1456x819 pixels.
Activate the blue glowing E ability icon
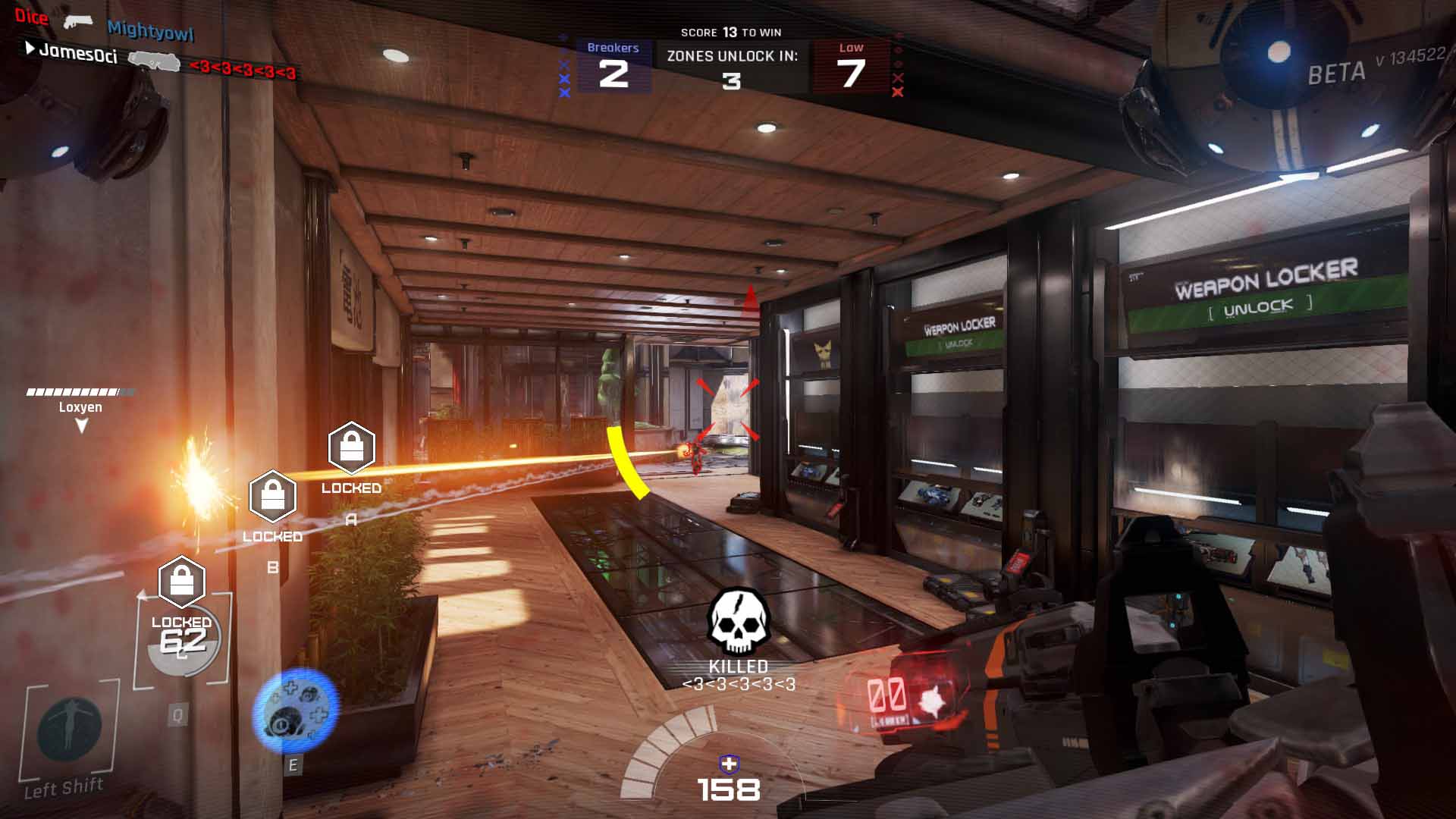295,711
